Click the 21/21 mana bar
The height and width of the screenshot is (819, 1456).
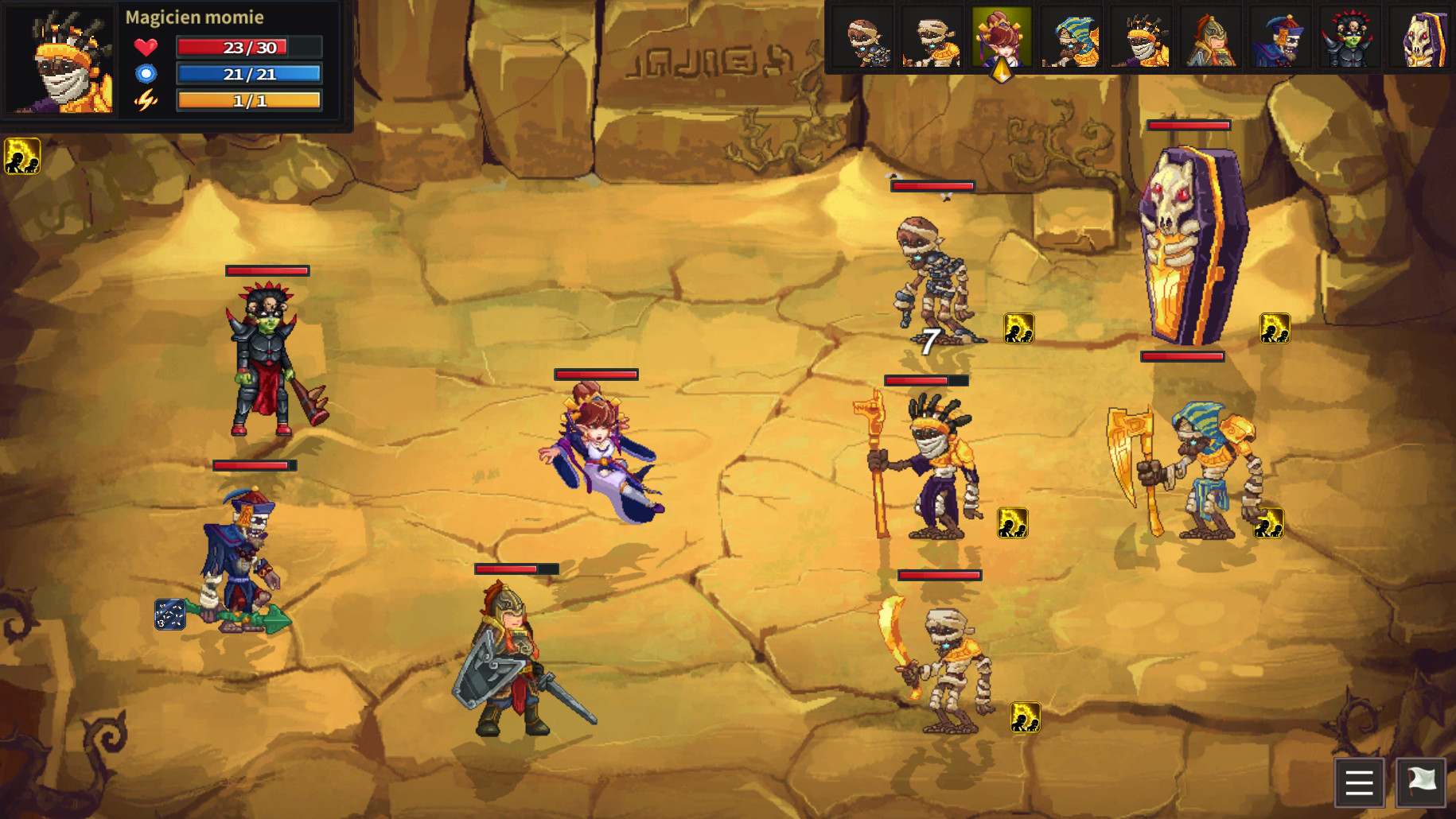[x=248, y=73]
